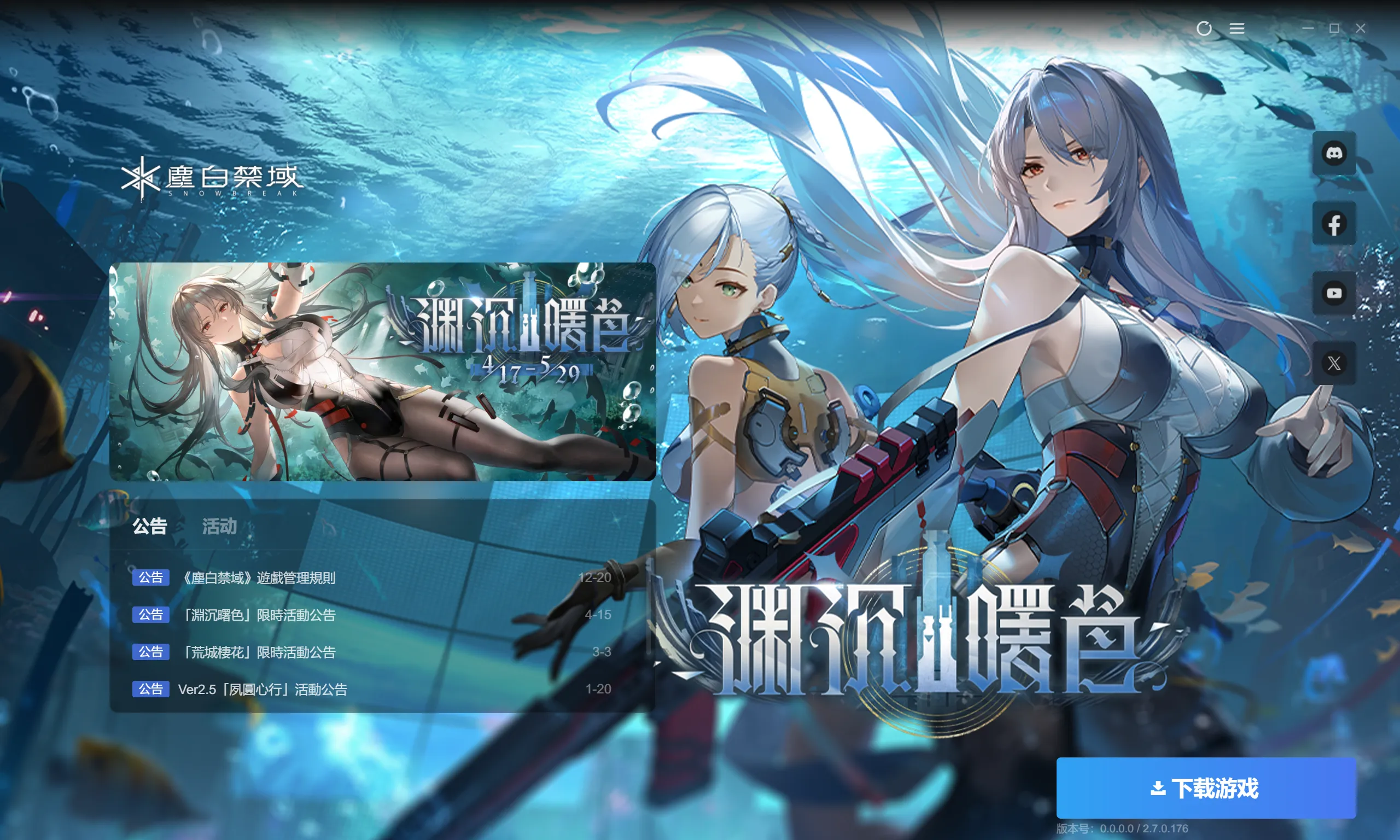Open the YouTube channel
Screen dimensions: 1400x840
pos(1334,293)
